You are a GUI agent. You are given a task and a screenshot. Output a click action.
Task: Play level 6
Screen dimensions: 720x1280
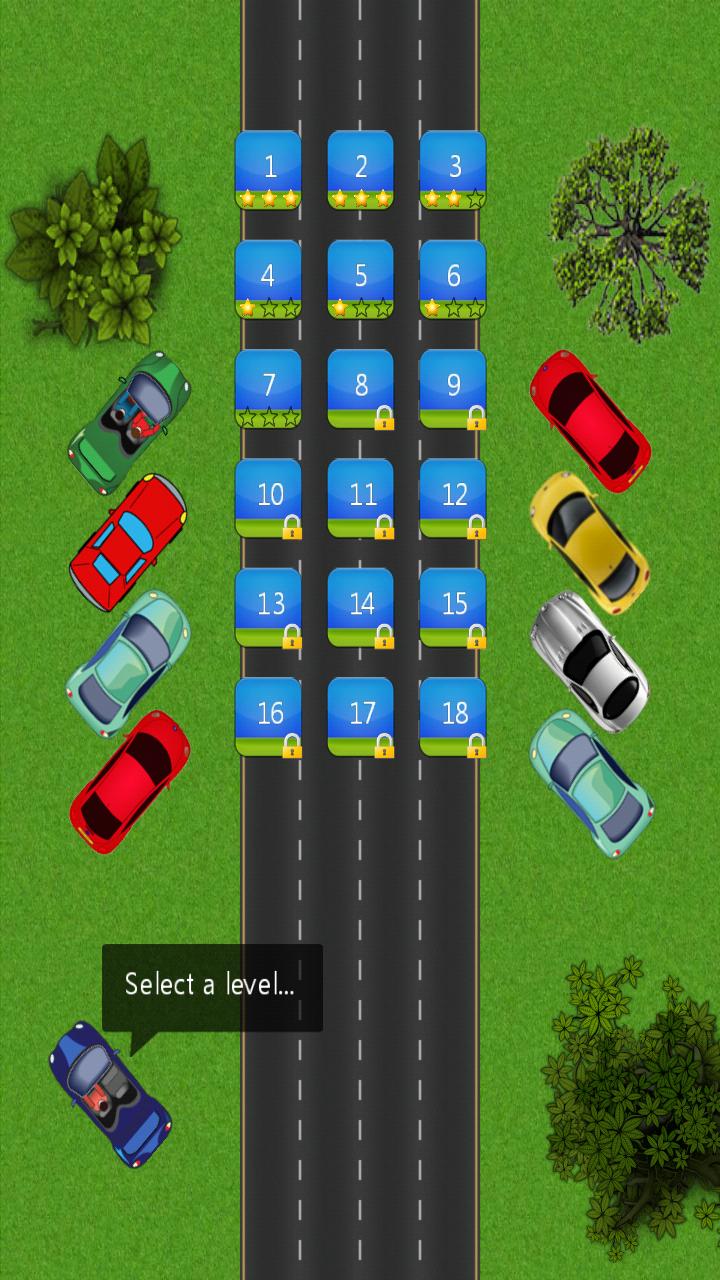453,279
